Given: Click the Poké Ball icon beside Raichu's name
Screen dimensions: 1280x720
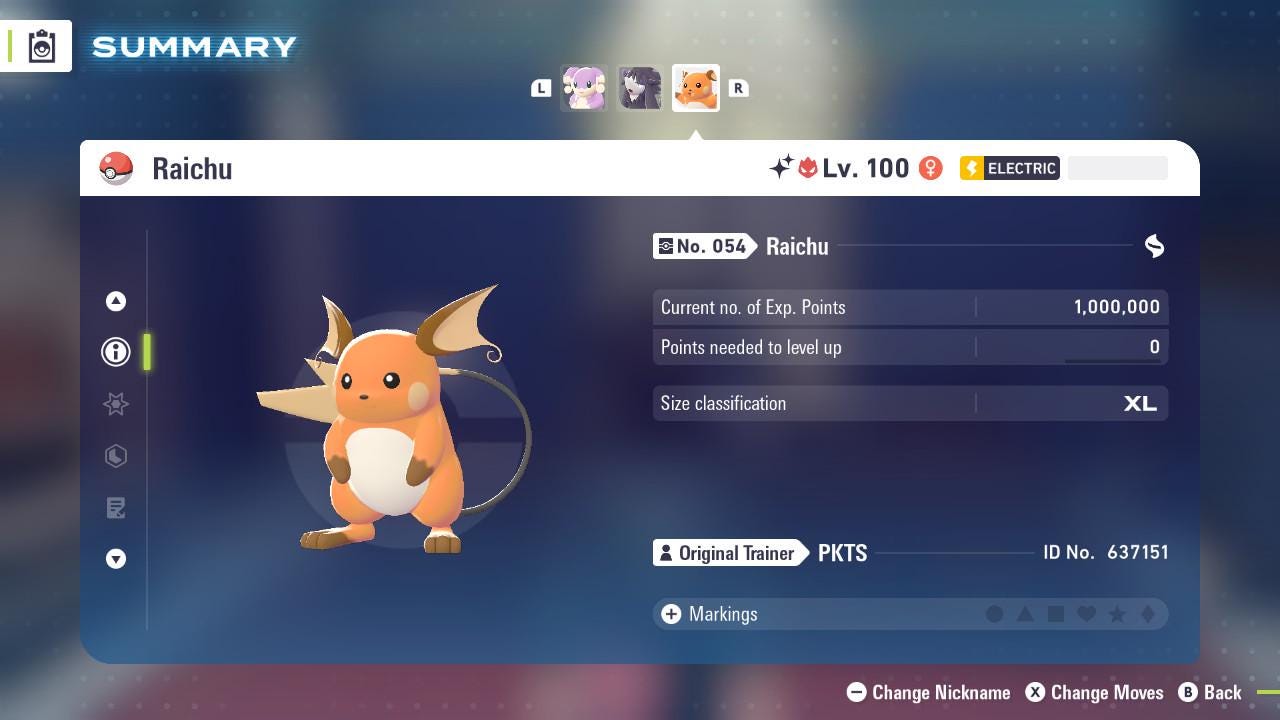Looking at the screenshot, I should click(117, 168).
